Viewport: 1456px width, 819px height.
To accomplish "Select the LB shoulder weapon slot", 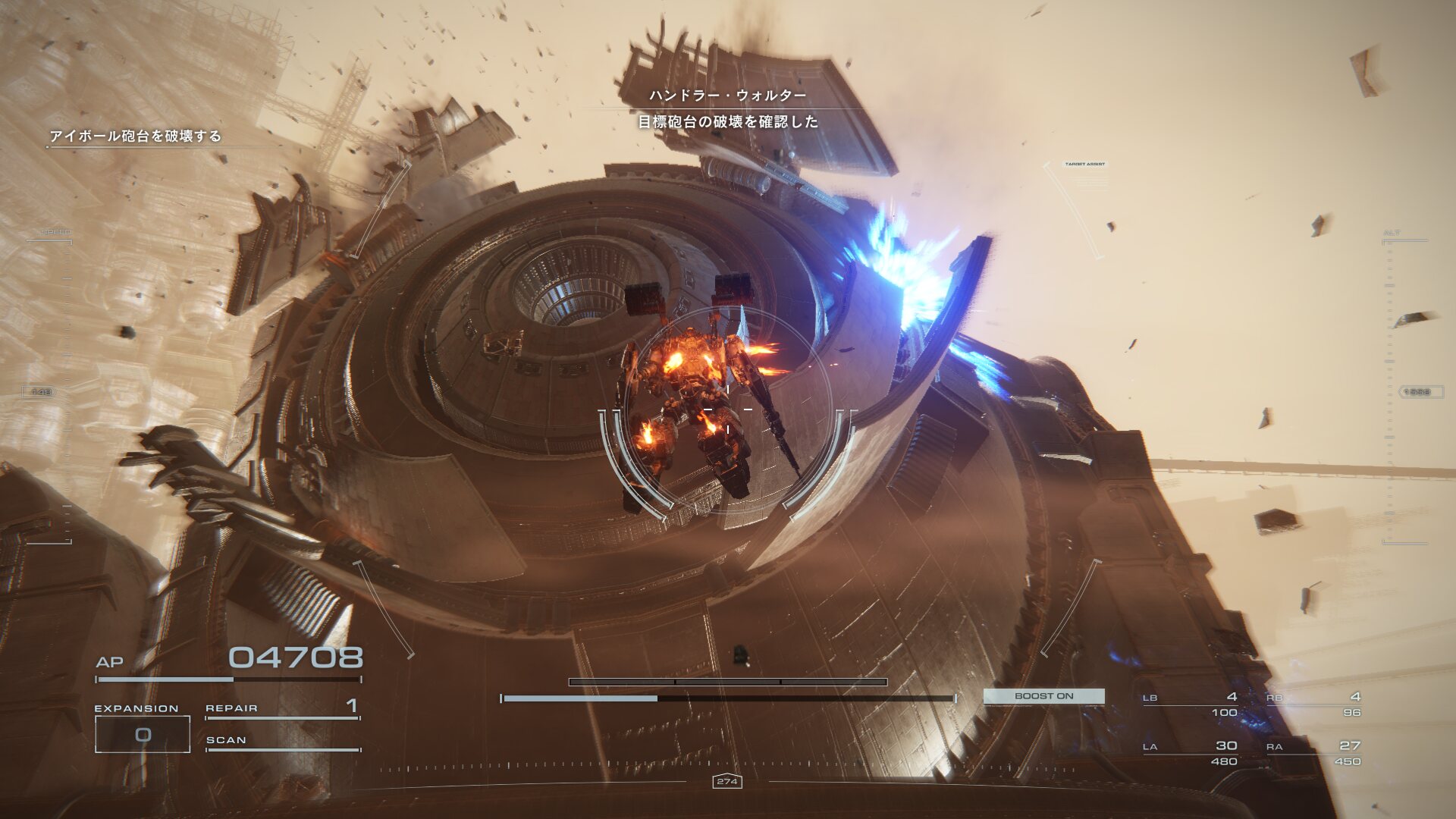I will (x=1191, y=704).
